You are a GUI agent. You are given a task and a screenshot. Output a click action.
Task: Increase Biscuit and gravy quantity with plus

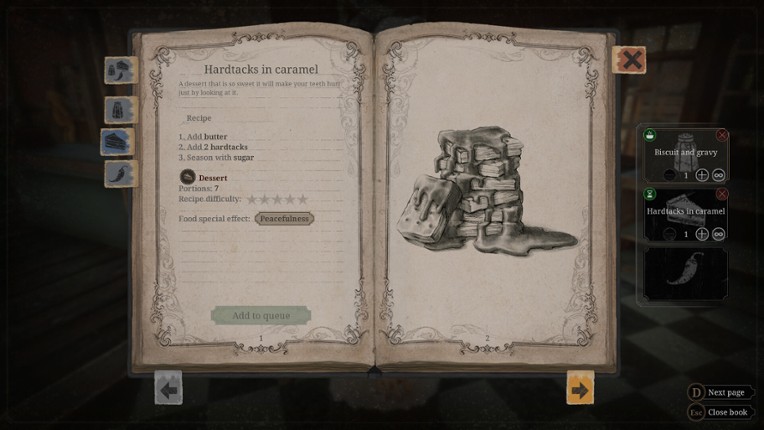point(702,175)
